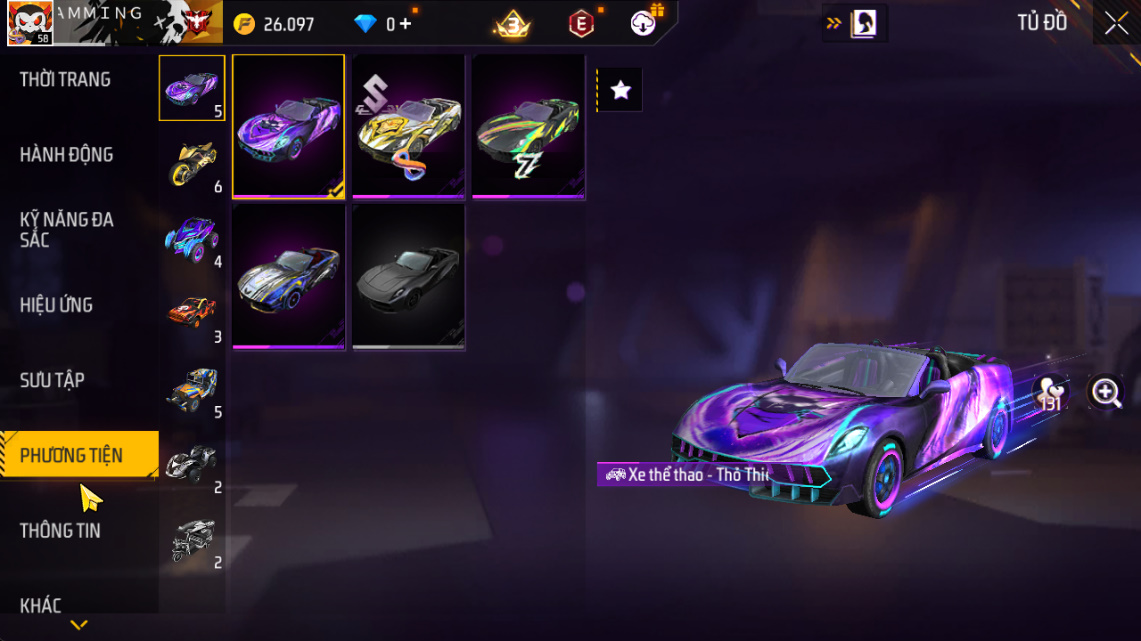Choose the gold motorcycle vehicle type

pyautogui.click(x=192, y=163)
